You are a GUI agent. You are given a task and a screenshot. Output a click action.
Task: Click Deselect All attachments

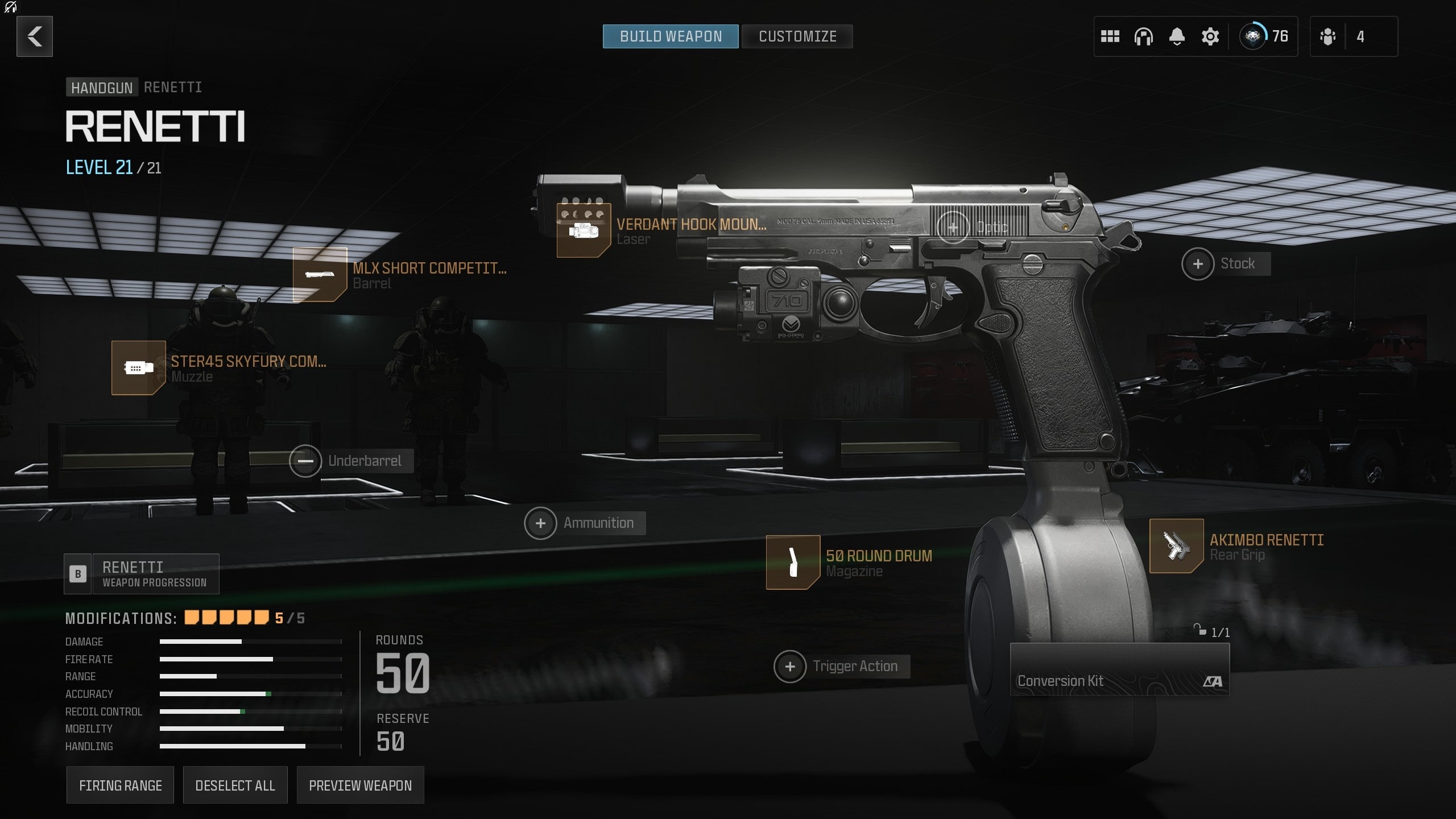point(235,785)
